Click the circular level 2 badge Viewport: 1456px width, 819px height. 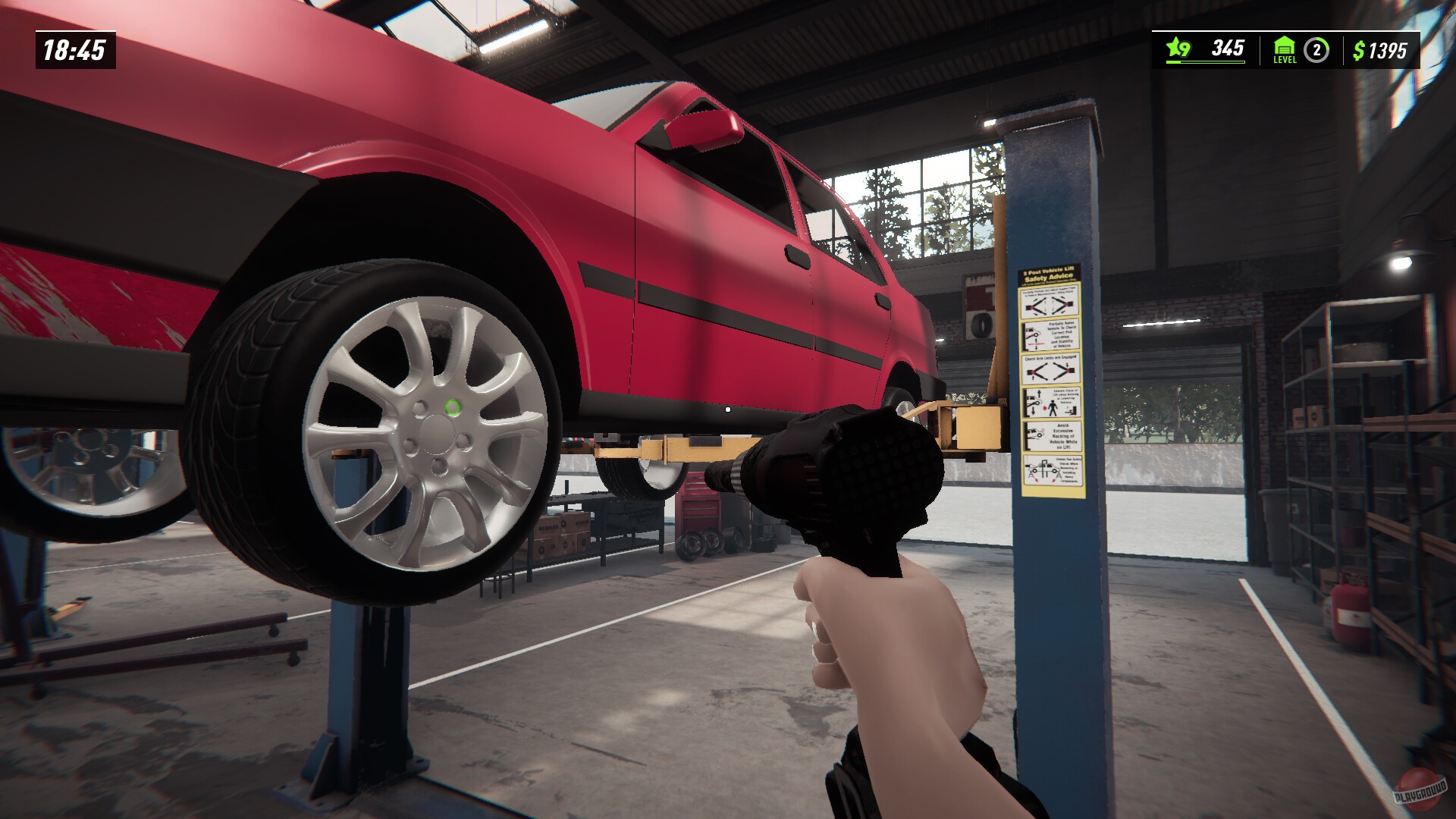coord(1317,49)
